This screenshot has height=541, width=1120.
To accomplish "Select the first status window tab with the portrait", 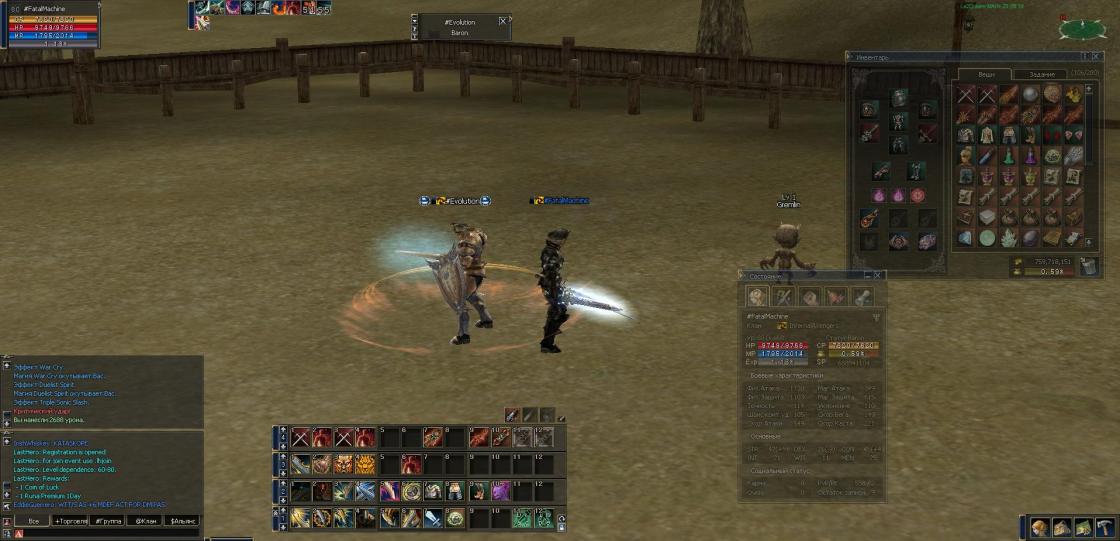I will 757,297.
